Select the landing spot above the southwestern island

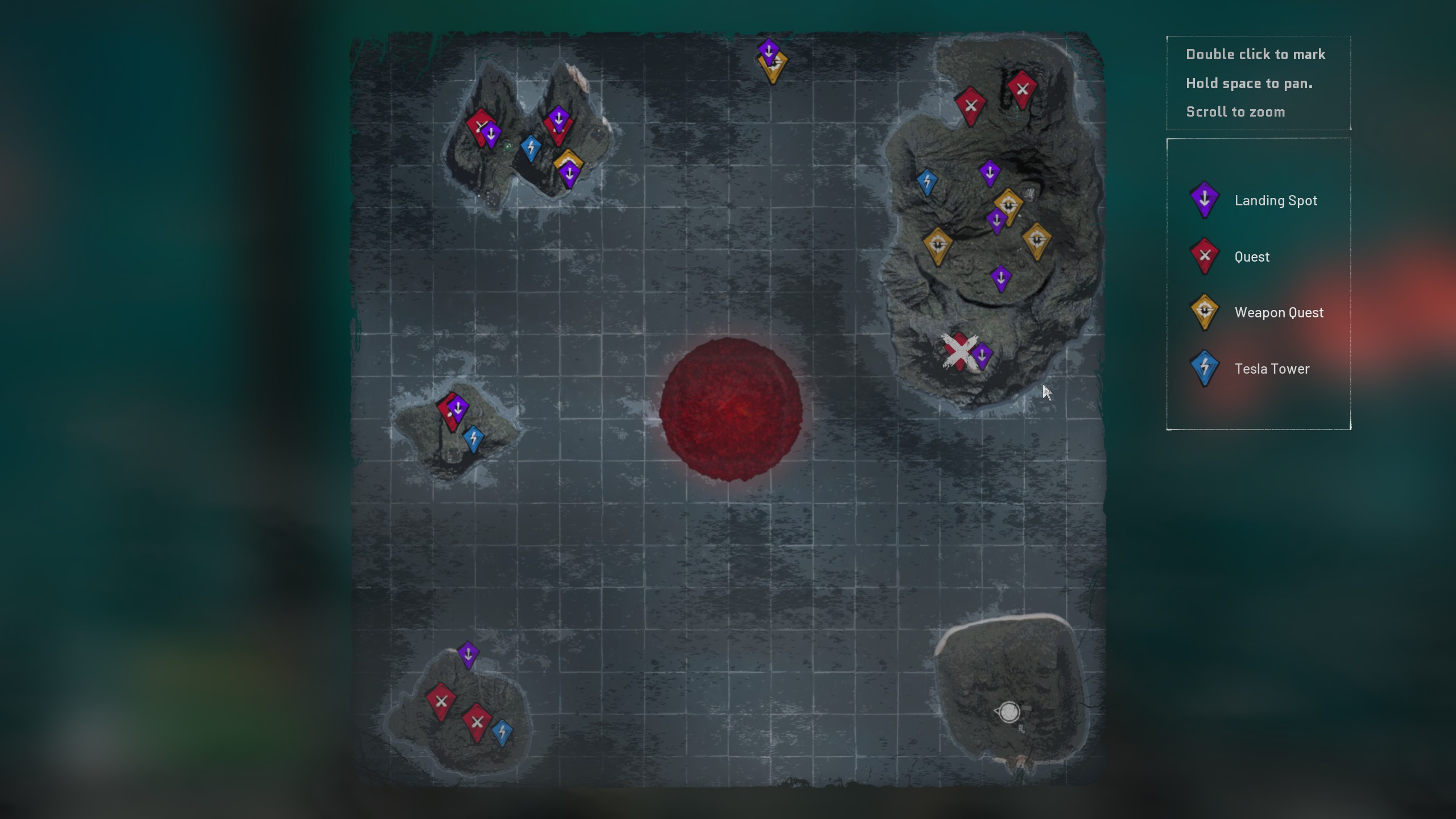click(468, 655)
